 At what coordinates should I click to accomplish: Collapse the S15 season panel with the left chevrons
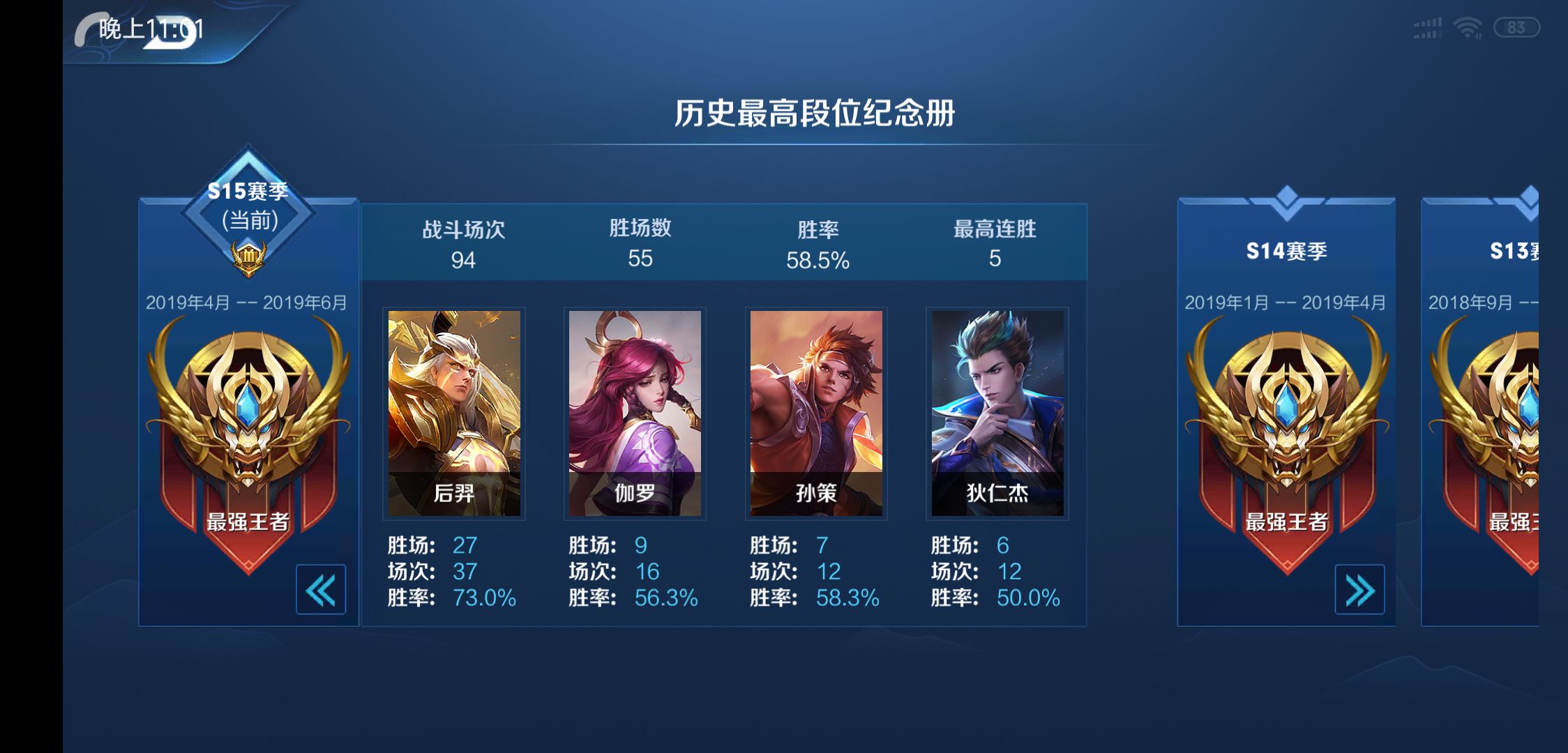[x=321, y=590]
